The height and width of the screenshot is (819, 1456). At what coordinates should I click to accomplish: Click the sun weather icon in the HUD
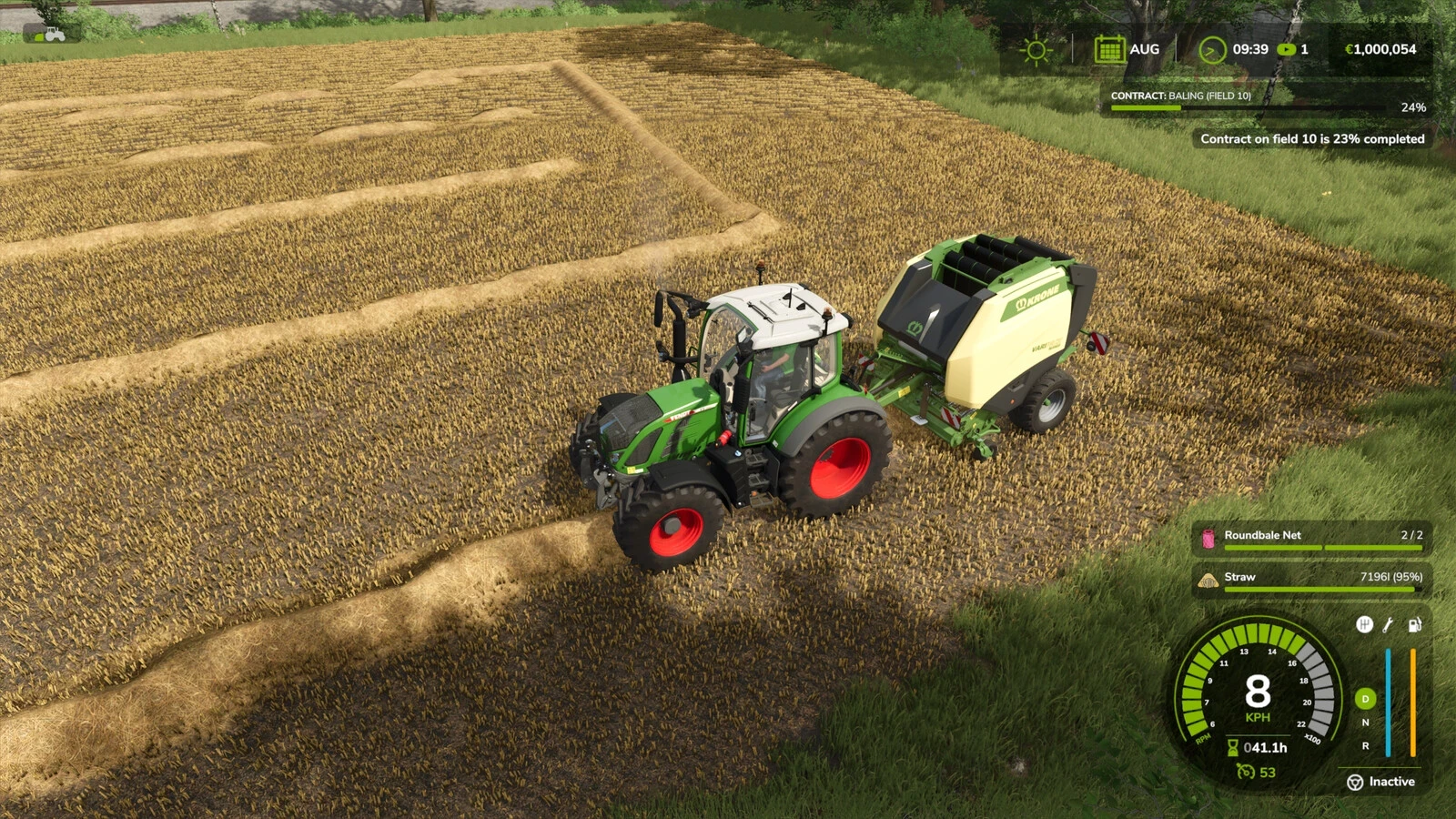[1036, 49]
